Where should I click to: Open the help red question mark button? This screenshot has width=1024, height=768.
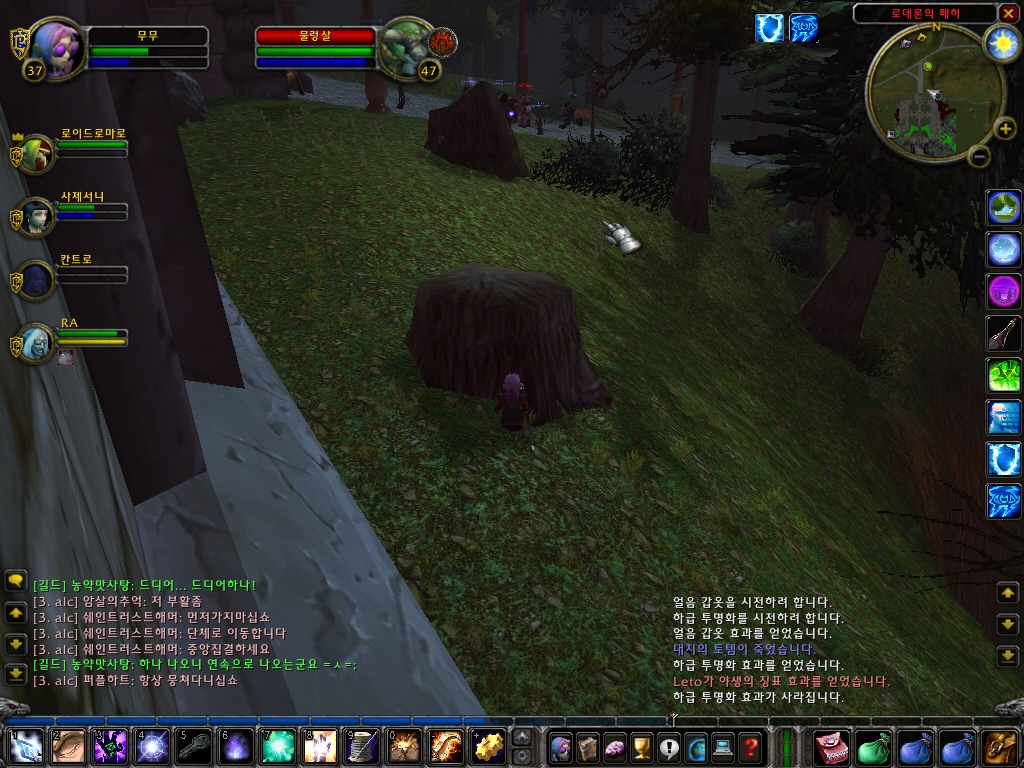tap(750, 746)
